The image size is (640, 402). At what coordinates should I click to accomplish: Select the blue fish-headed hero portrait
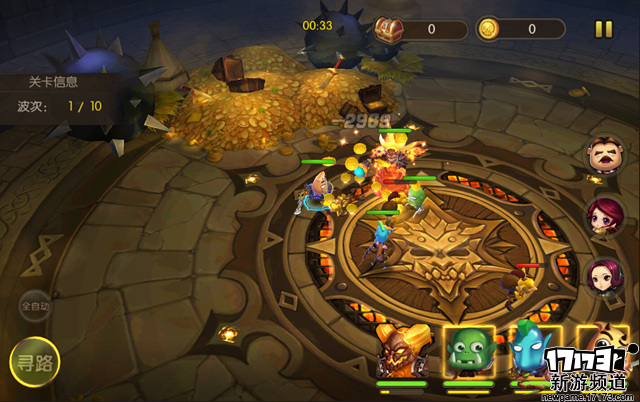(x=529, y=352)
